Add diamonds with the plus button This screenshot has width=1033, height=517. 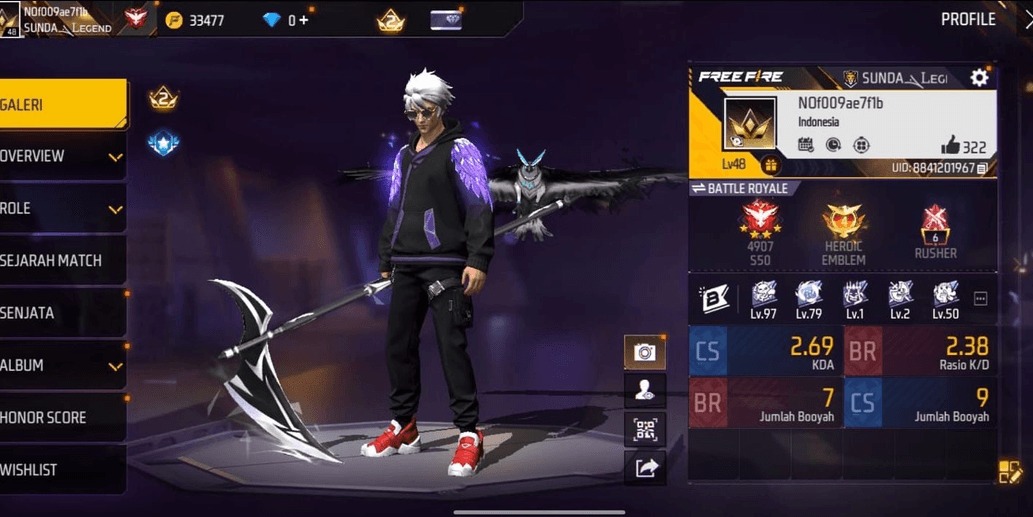tap(304, 20)
